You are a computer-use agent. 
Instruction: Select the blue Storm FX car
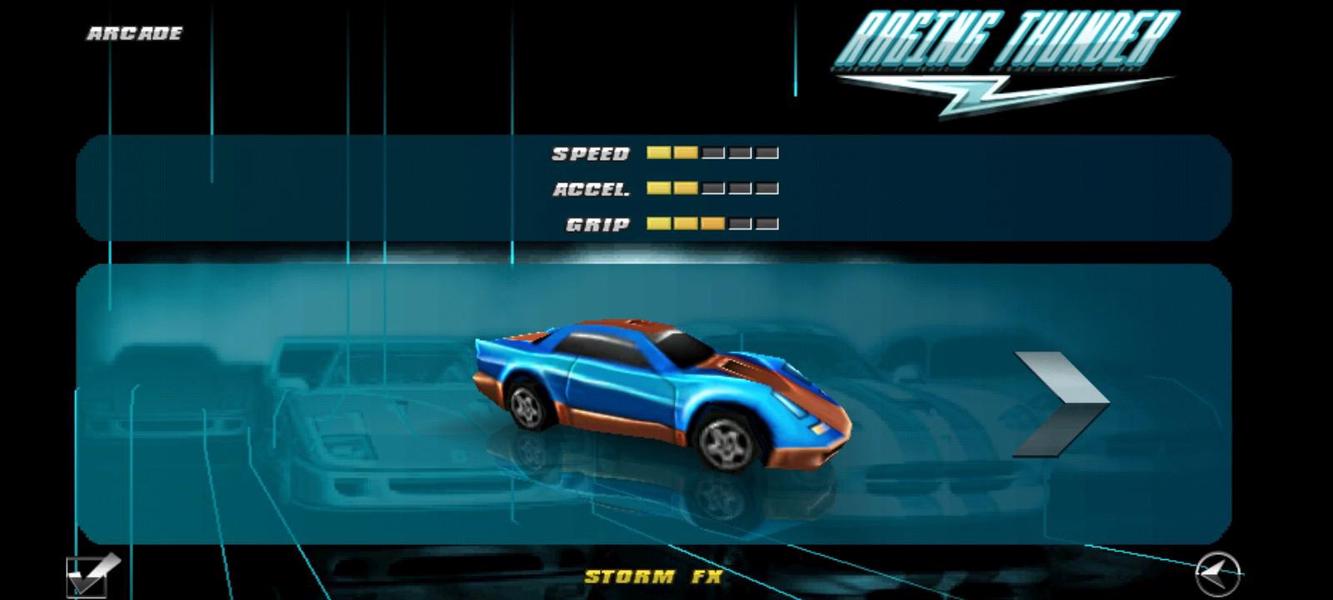pyautogui.click(x=660, y=393)
